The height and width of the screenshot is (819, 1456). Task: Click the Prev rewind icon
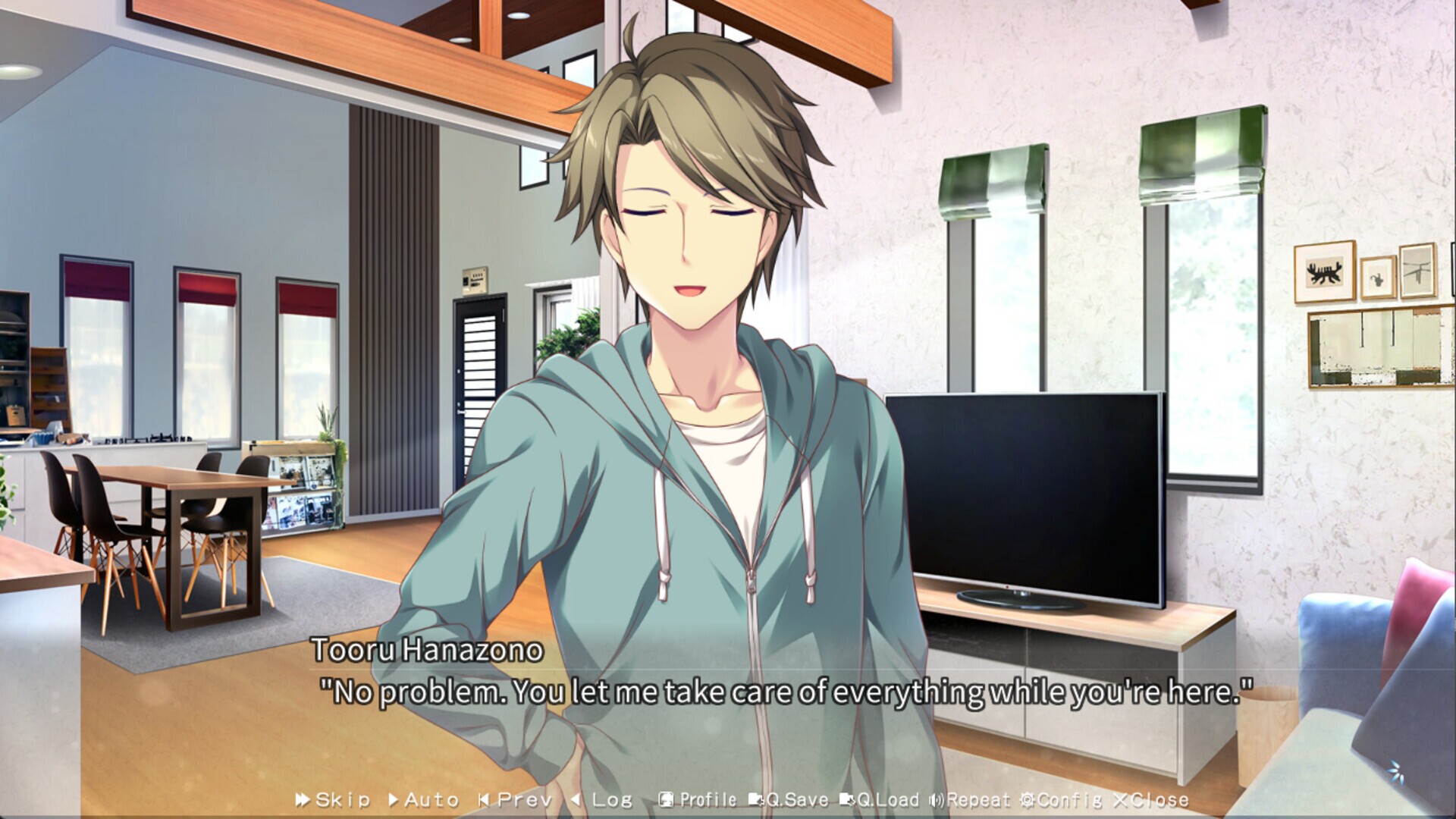tap(483, 799)
